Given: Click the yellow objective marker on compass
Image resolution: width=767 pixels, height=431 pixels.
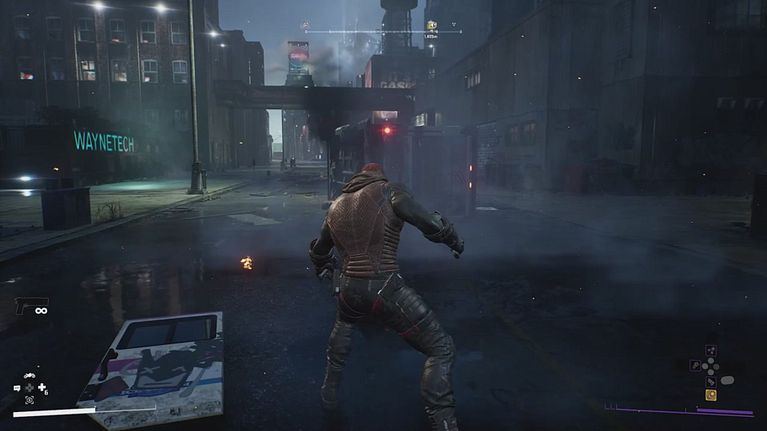Looking at the screenshot, I should click(x=431, y=26).
